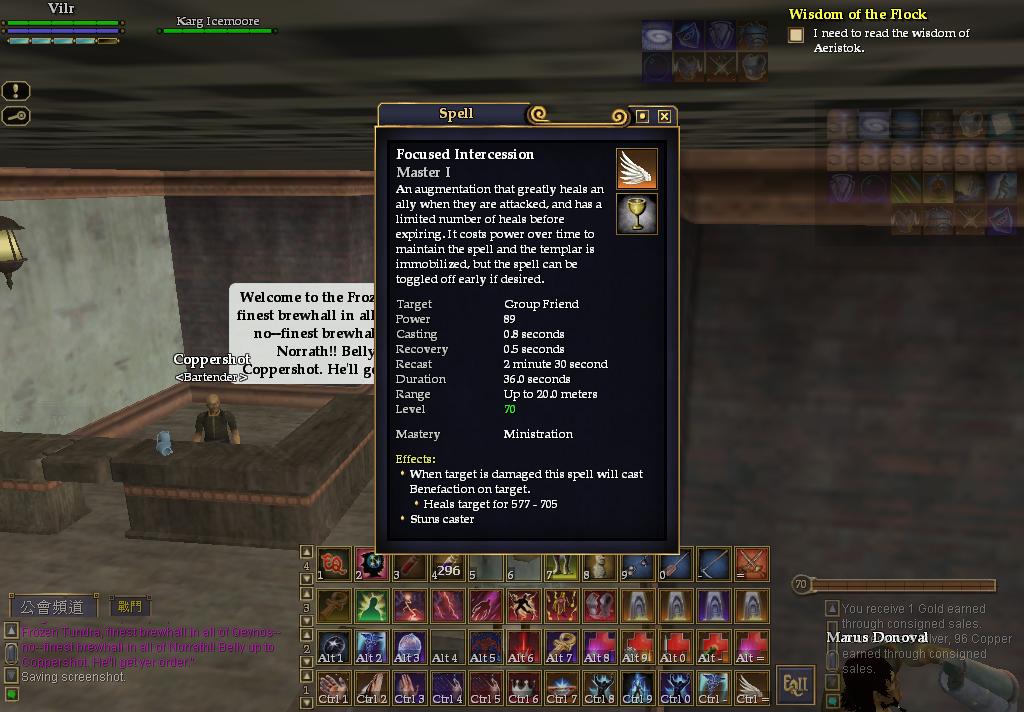Select the white wing Focused Intercession icon

tap(637, 168)
